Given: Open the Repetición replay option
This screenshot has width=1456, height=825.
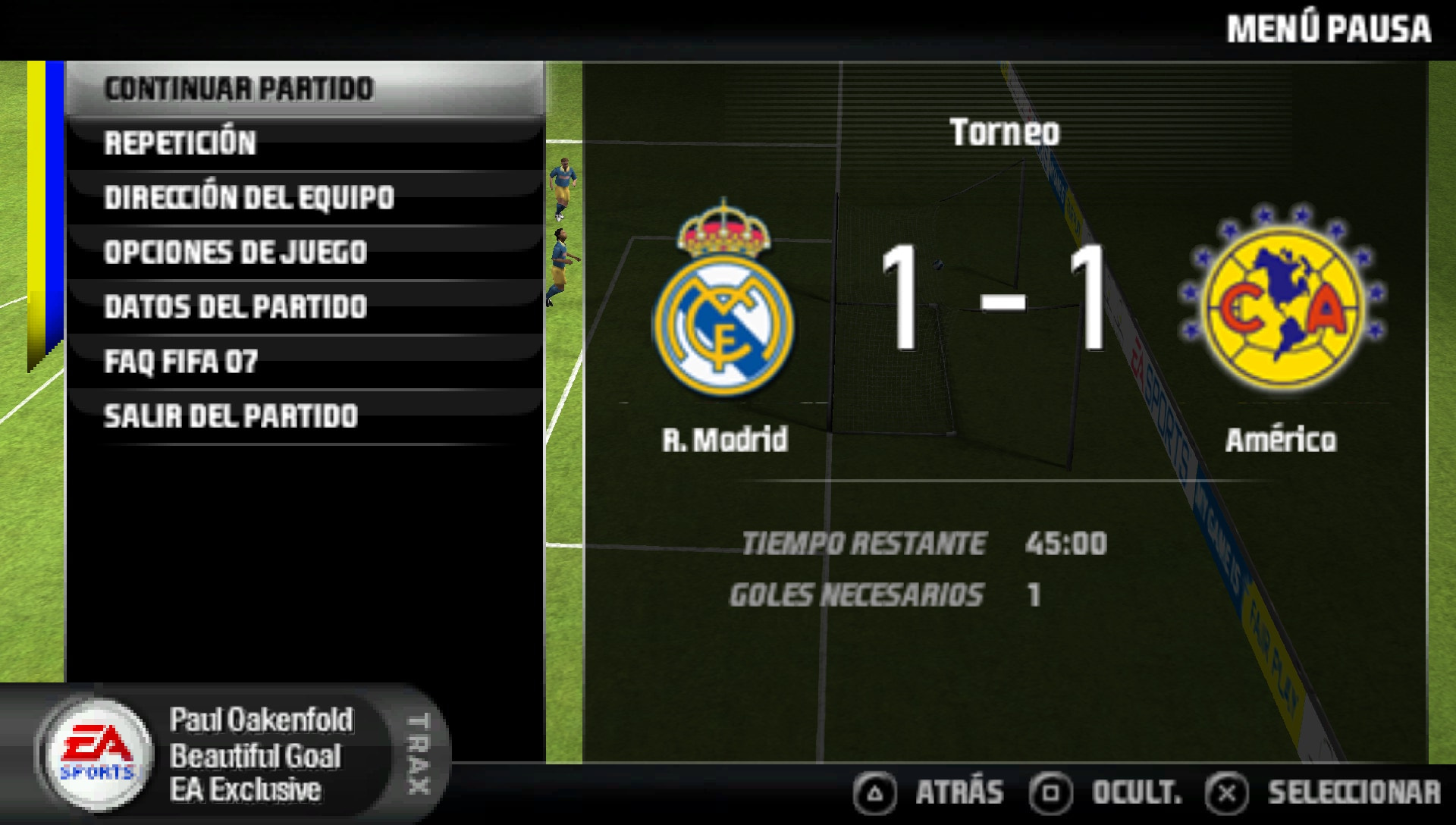Looking at the screenshot, I should (180, 143).
